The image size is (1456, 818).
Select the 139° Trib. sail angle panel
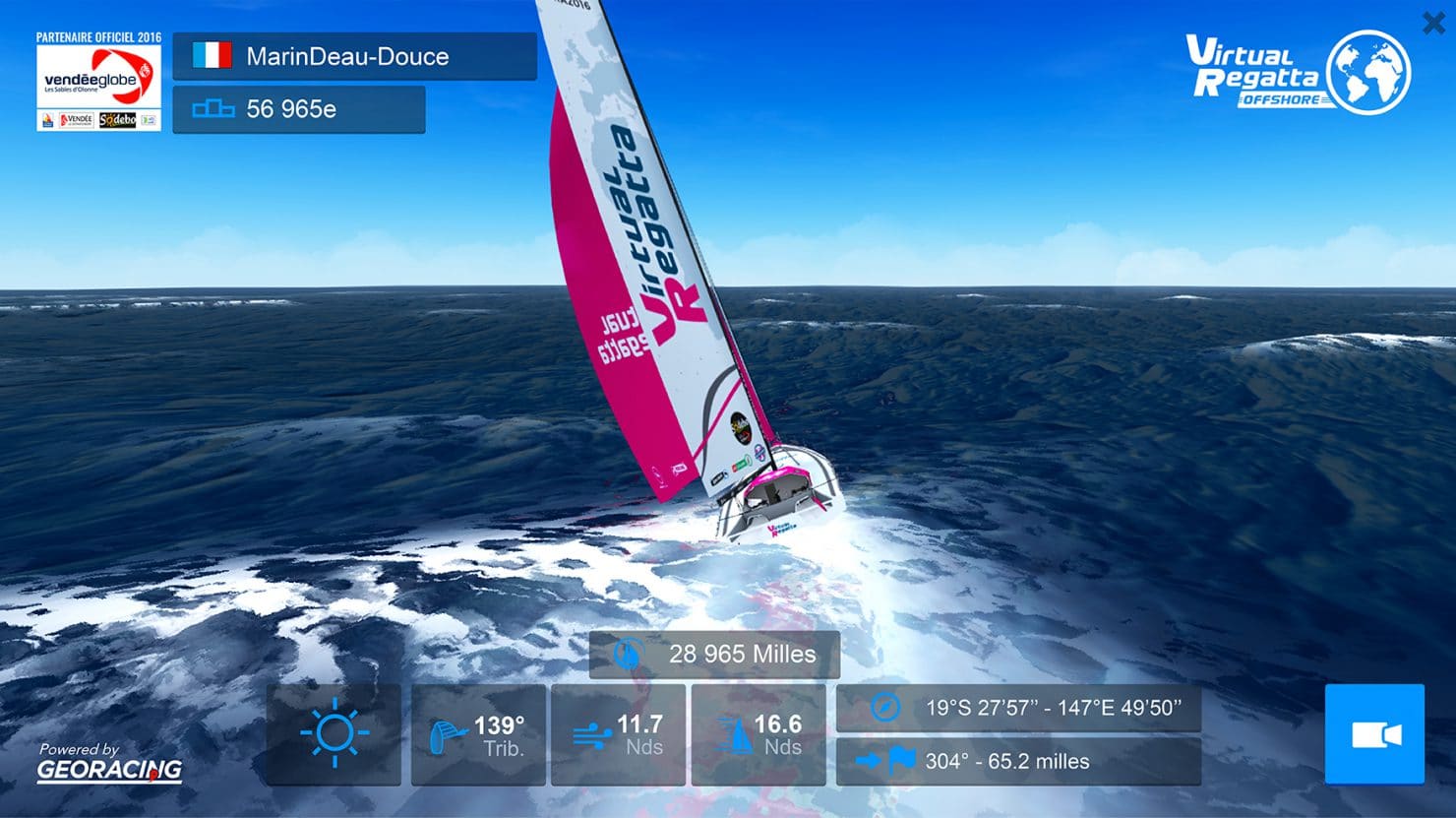pyautogui.click(x=478, y=734)
